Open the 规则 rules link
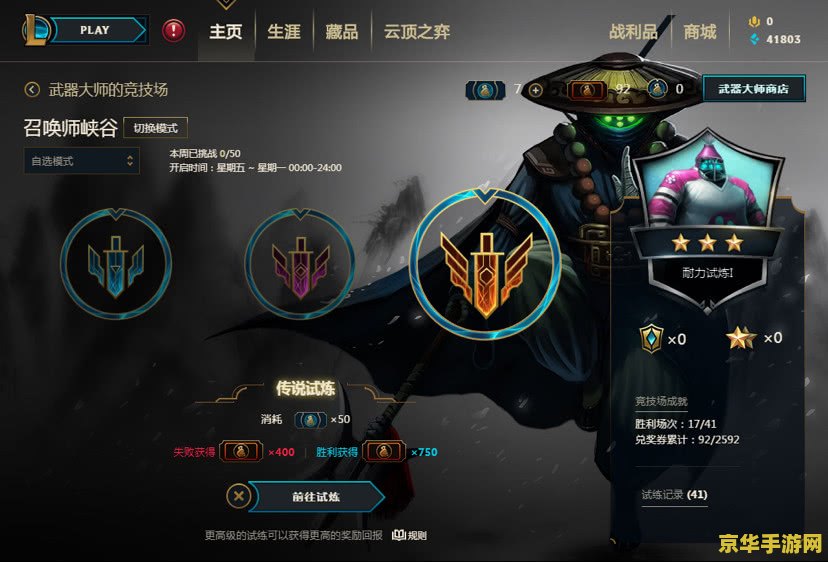 coord(410,535)
